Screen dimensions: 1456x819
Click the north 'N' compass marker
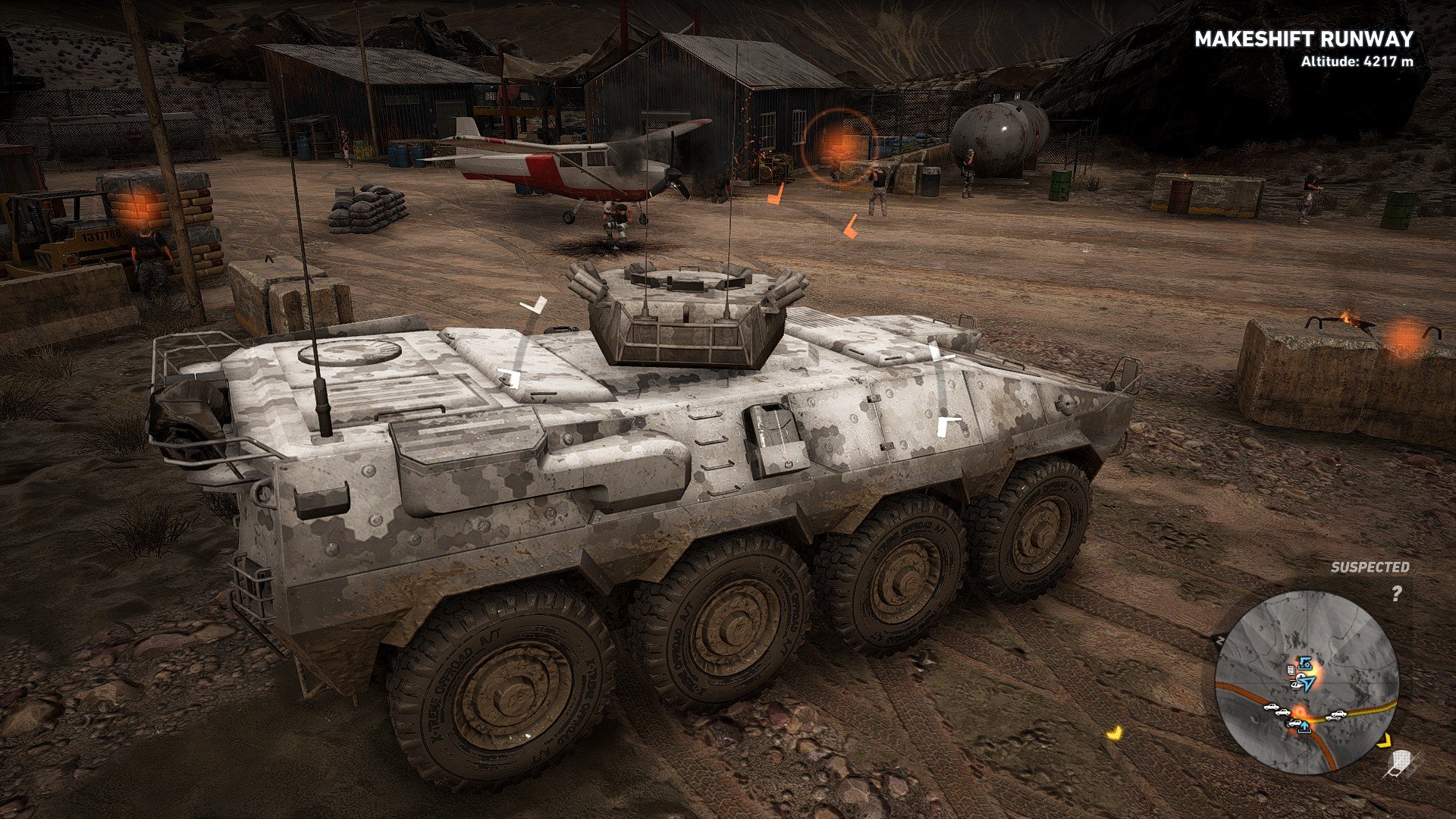[1221, 639]
